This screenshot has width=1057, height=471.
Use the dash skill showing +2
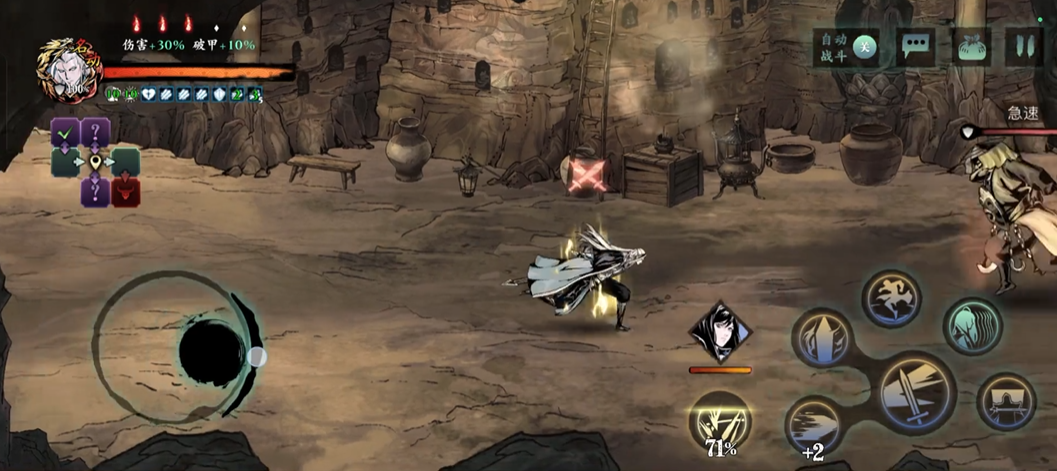click(814, 424)
